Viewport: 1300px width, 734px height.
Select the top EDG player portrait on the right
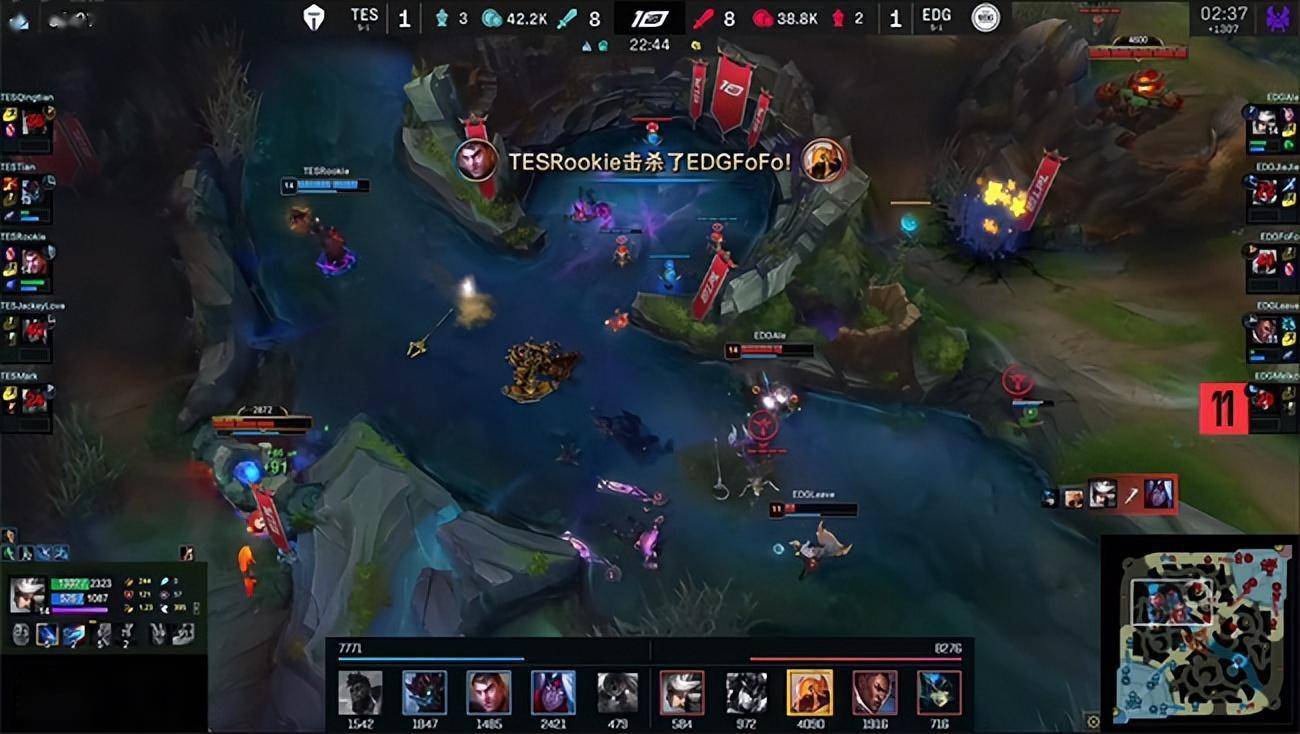coord(1265,122)
